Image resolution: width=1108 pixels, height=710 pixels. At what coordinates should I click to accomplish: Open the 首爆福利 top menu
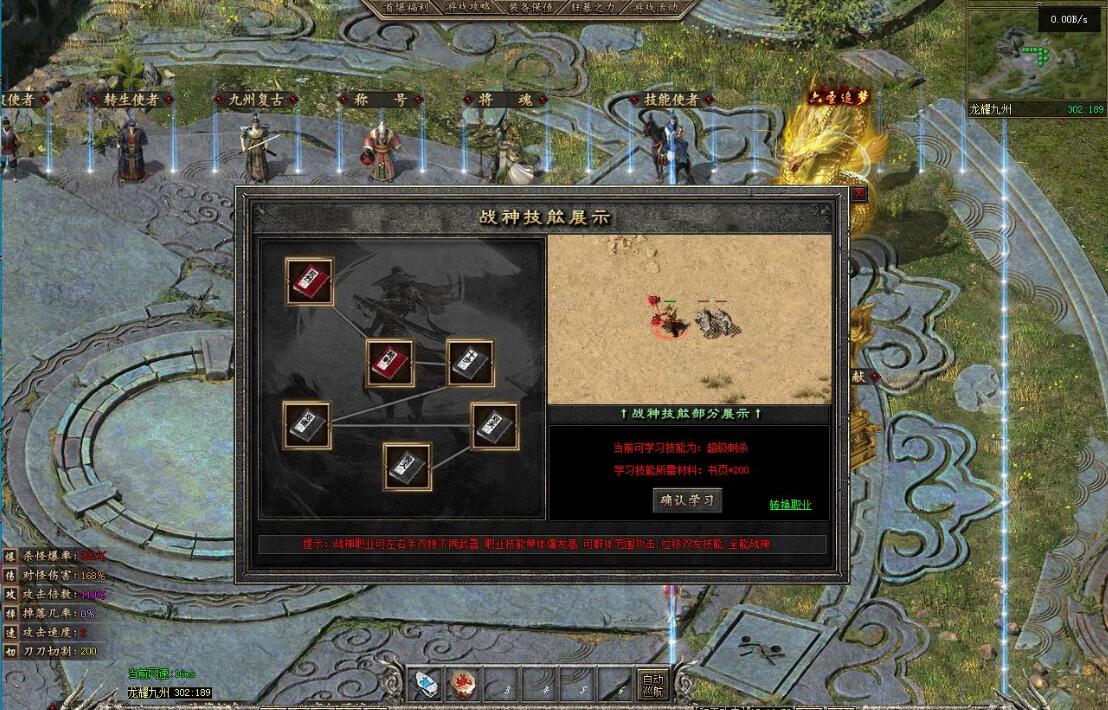pos(409,7)
